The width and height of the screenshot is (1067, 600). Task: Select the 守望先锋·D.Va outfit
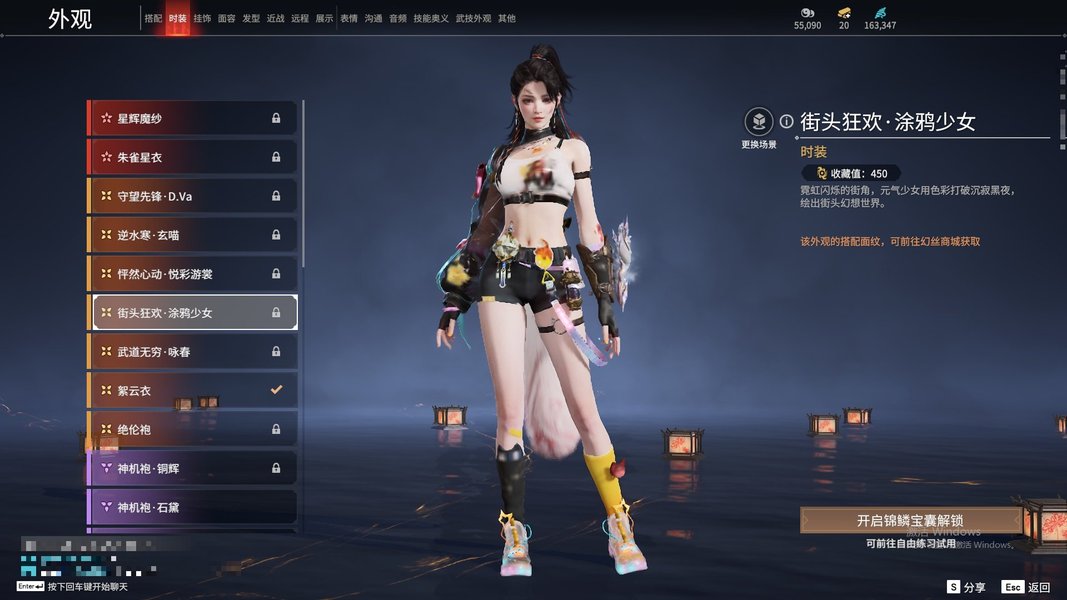pos(193,196)
